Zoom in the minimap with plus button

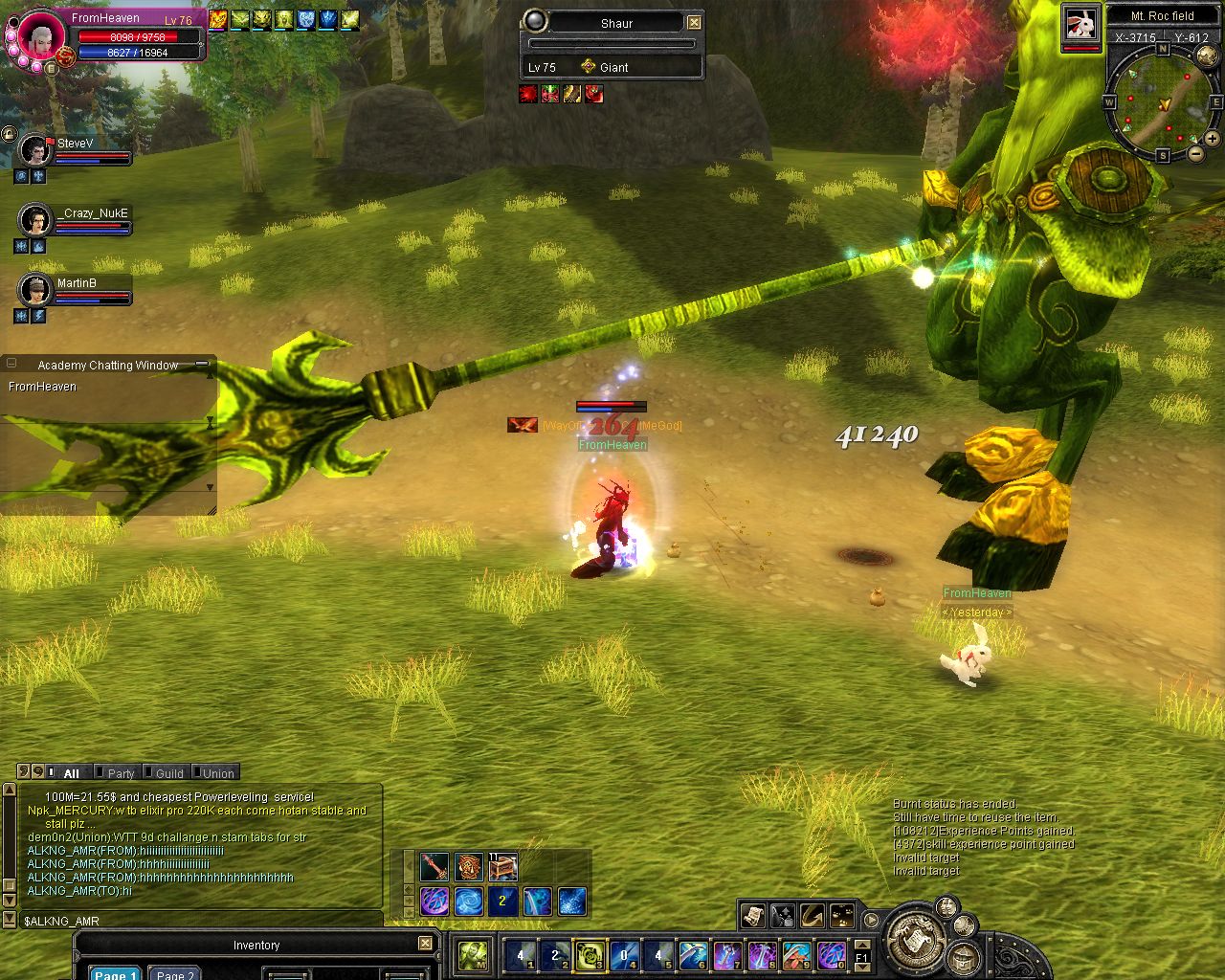coord(1213,139)
